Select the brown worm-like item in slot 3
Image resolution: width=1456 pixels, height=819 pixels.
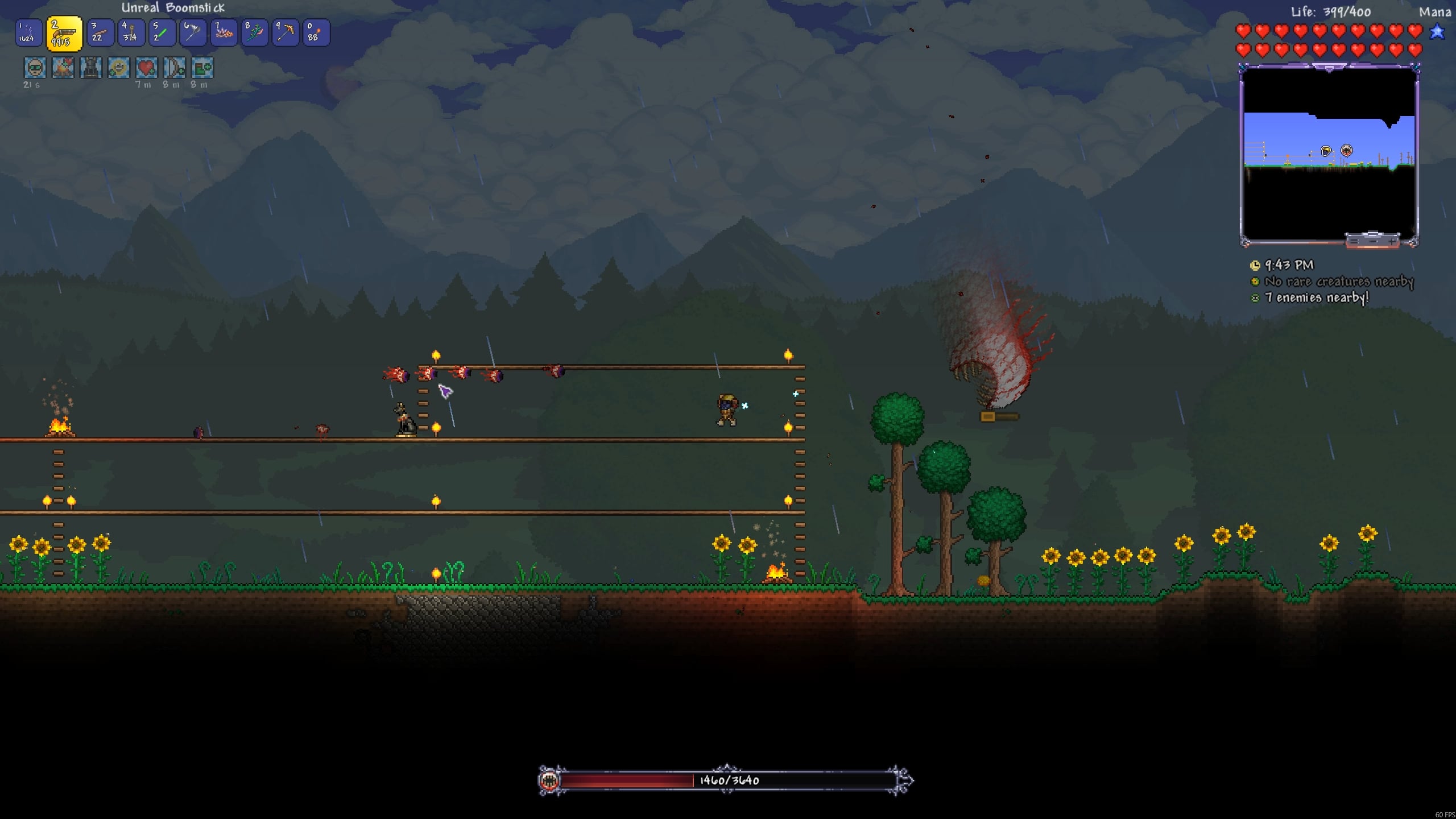click(100, 33)
